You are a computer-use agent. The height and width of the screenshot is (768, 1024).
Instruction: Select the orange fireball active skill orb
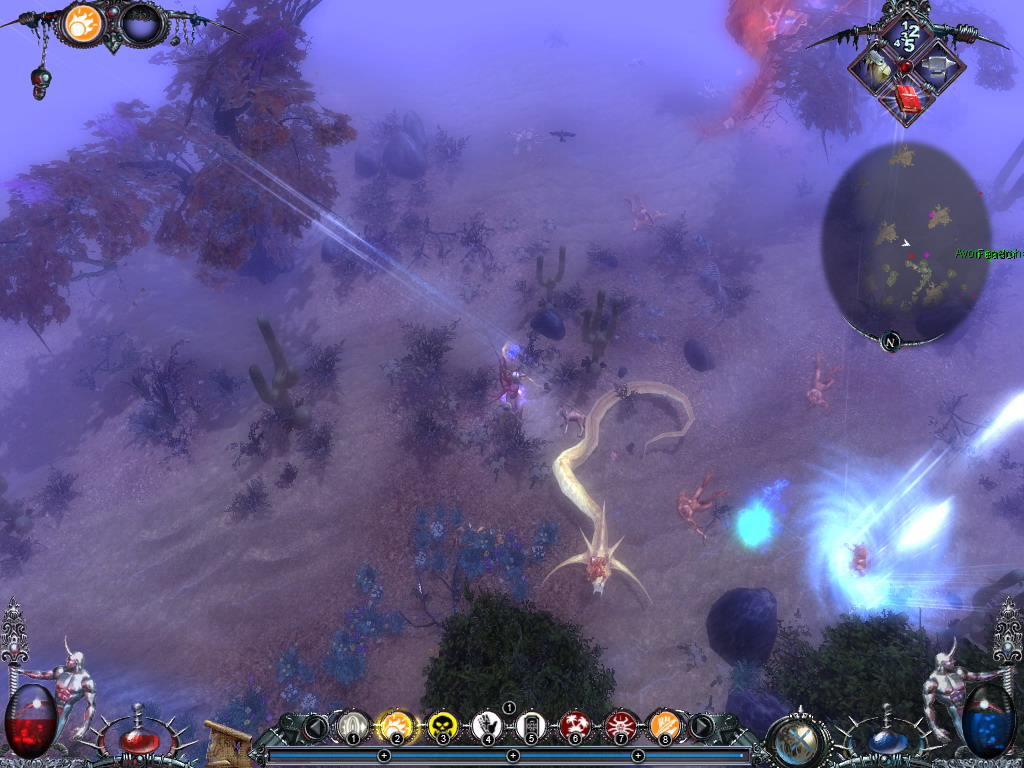[84, 23]
